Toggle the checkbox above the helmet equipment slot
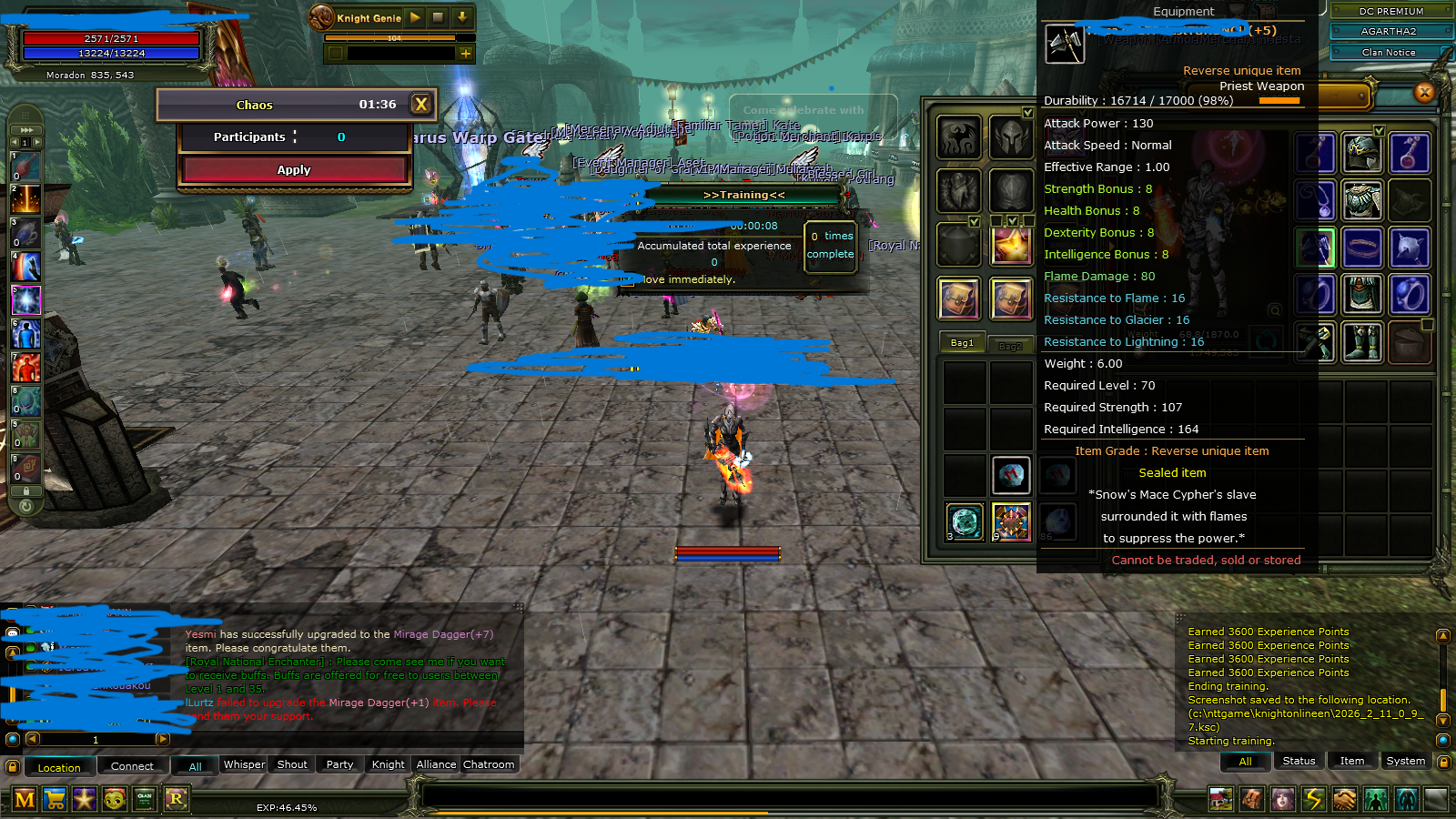The height and width of the screenshot is (819, 1456). (1026, 114)
